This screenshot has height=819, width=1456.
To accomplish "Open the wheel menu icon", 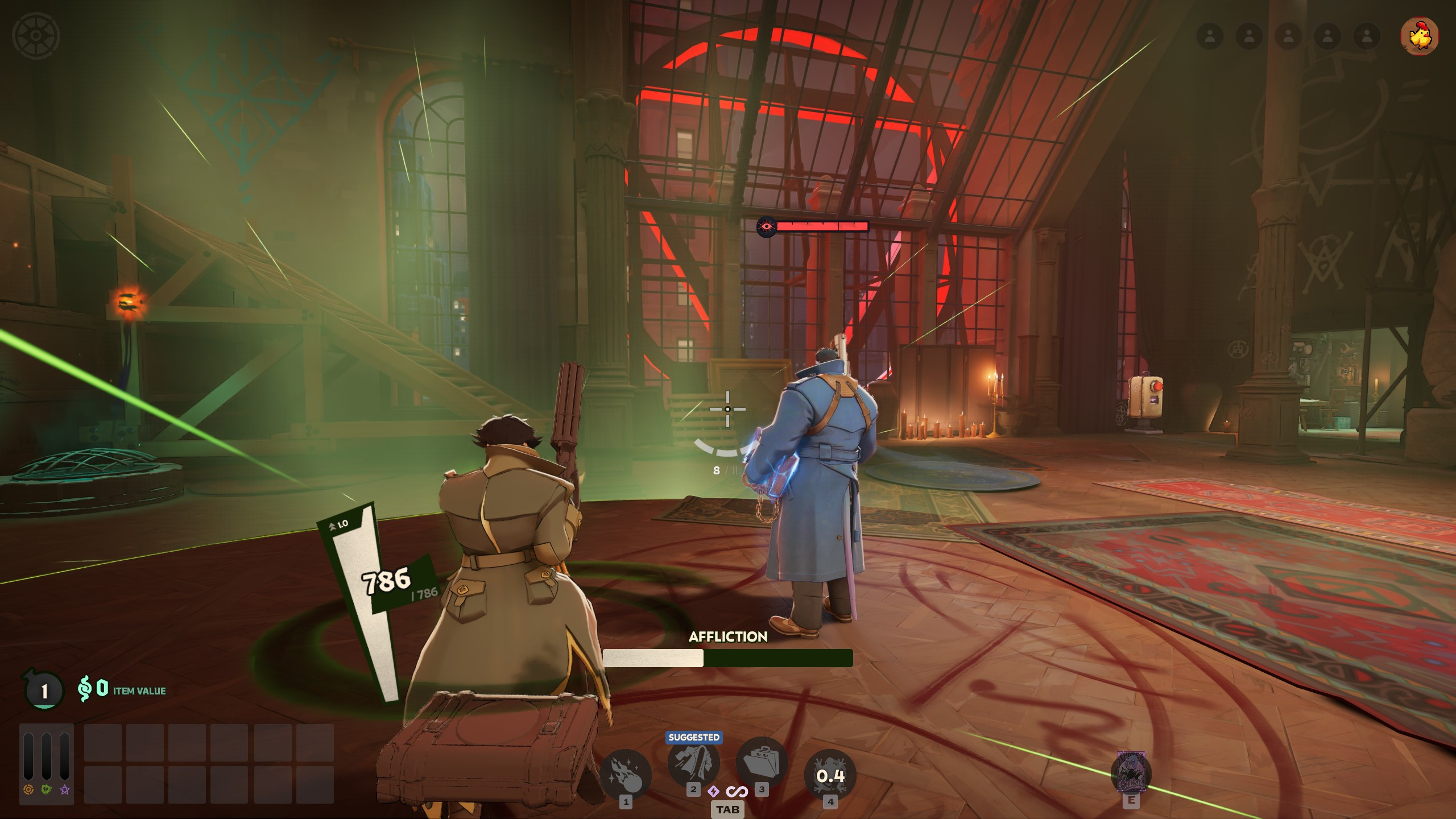I will pos(36,35).
